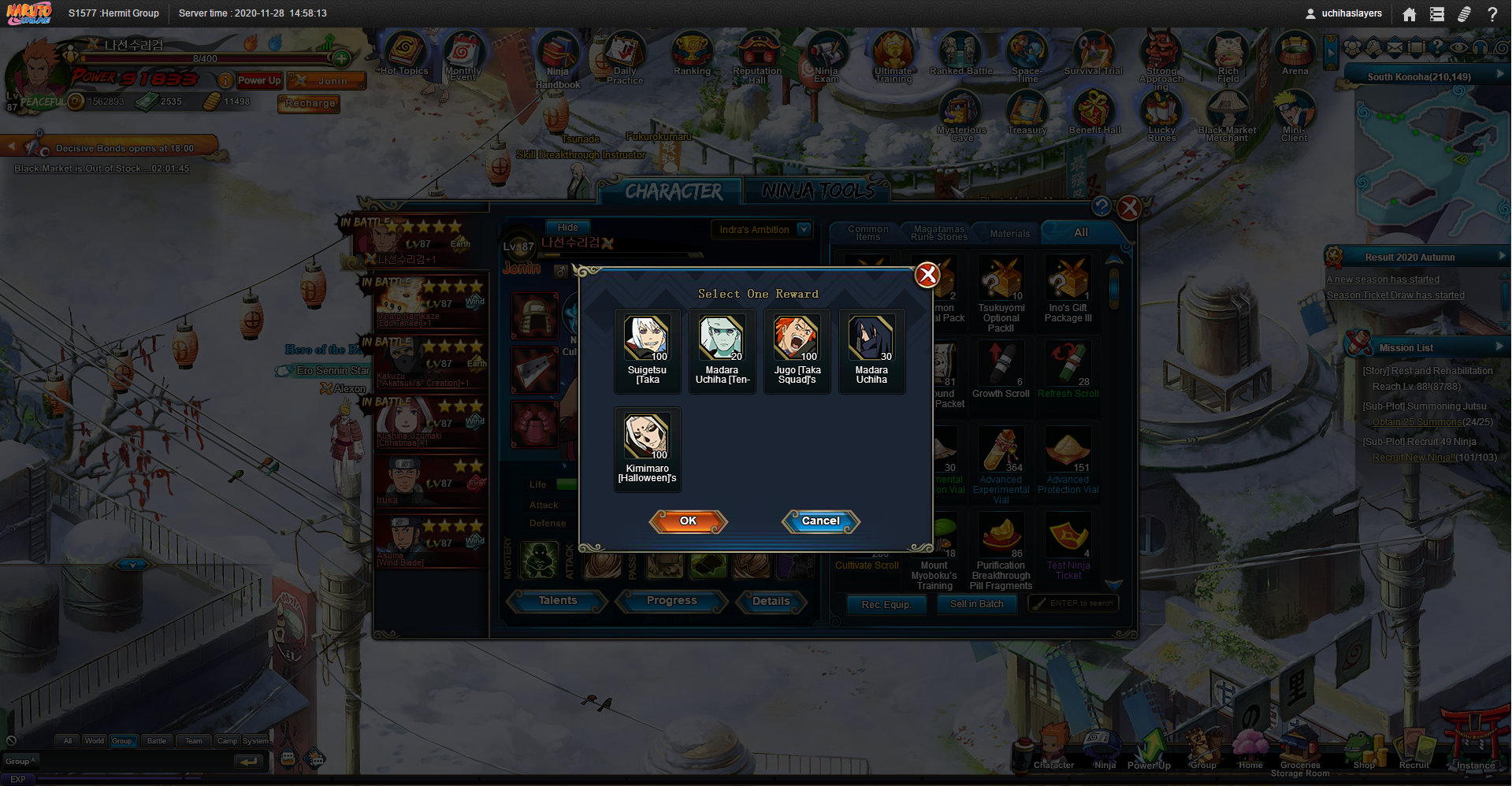
Task: Click the home icon in top bar
Action: [1410, 14]
